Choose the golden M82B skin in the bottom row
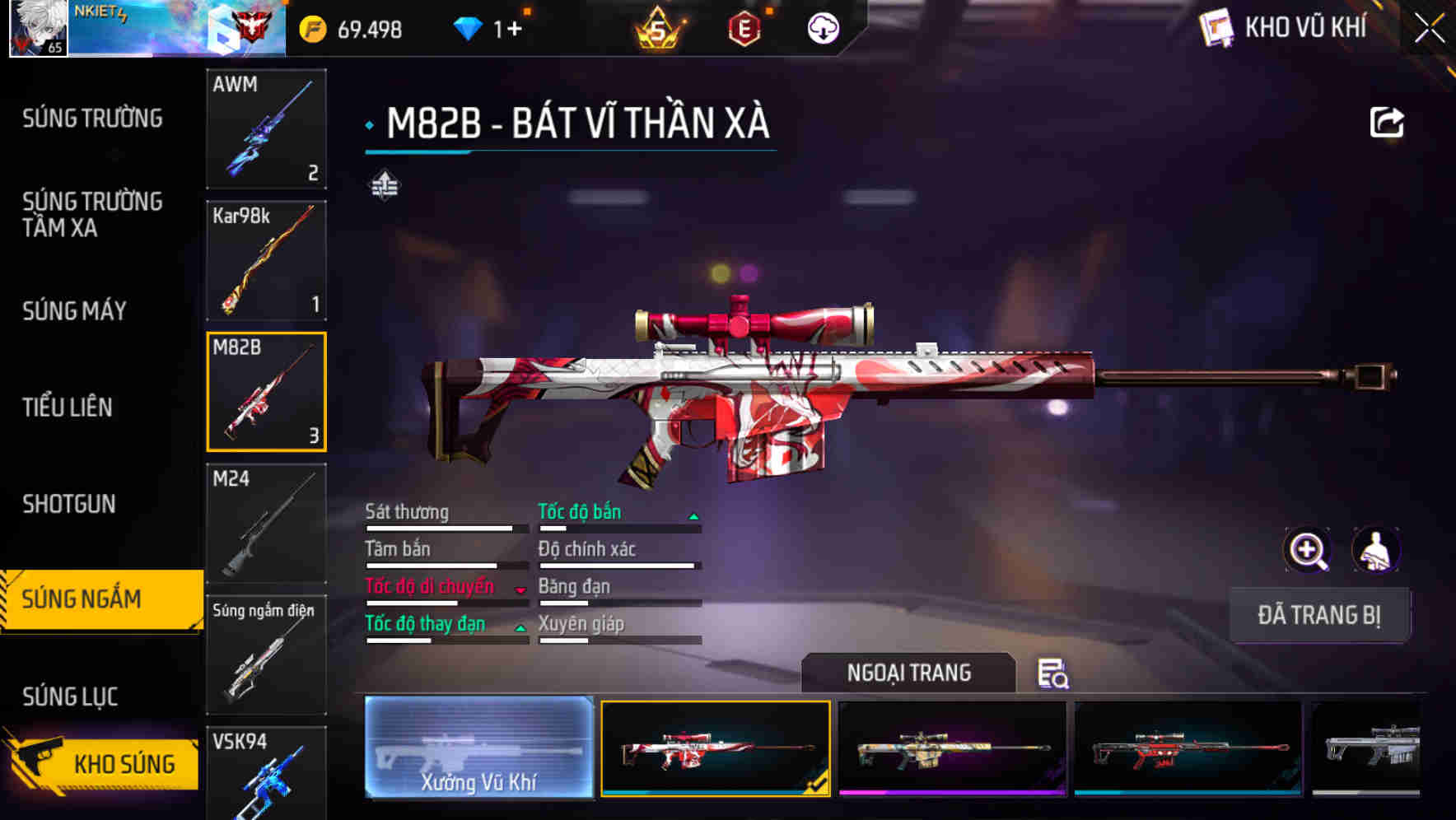This screenshot has width=1456, height=820. (951, 751)
